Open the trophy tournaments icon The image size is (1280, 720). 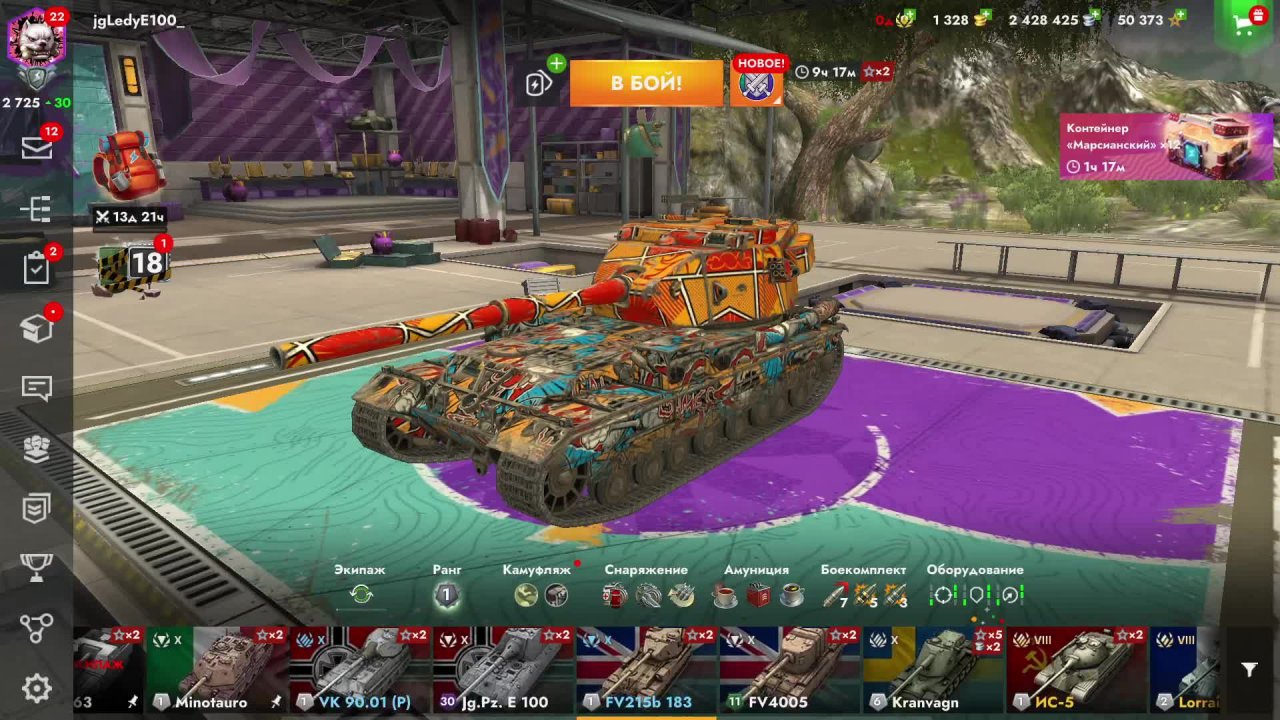click(x=37, y=568)
